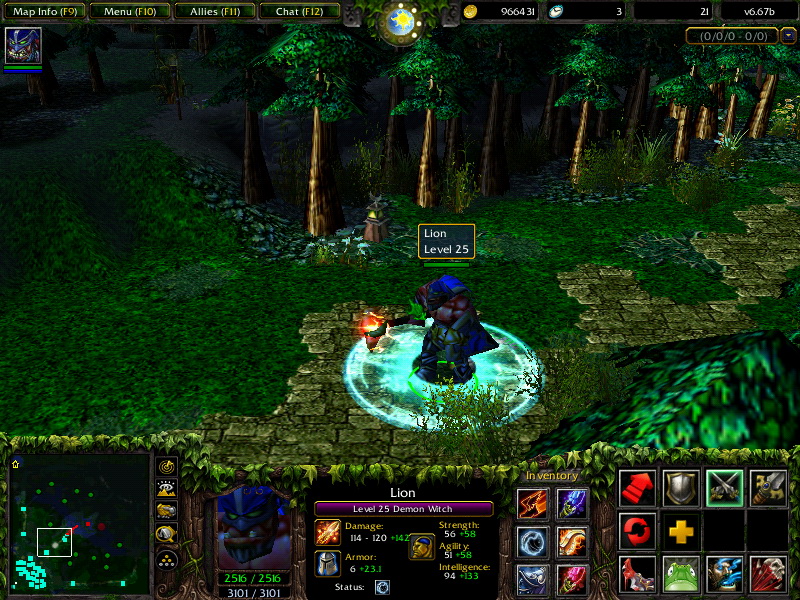Open hero skills with the yellow plus
The width and height of the screenshot is (800, 600).
pos(681,530)
